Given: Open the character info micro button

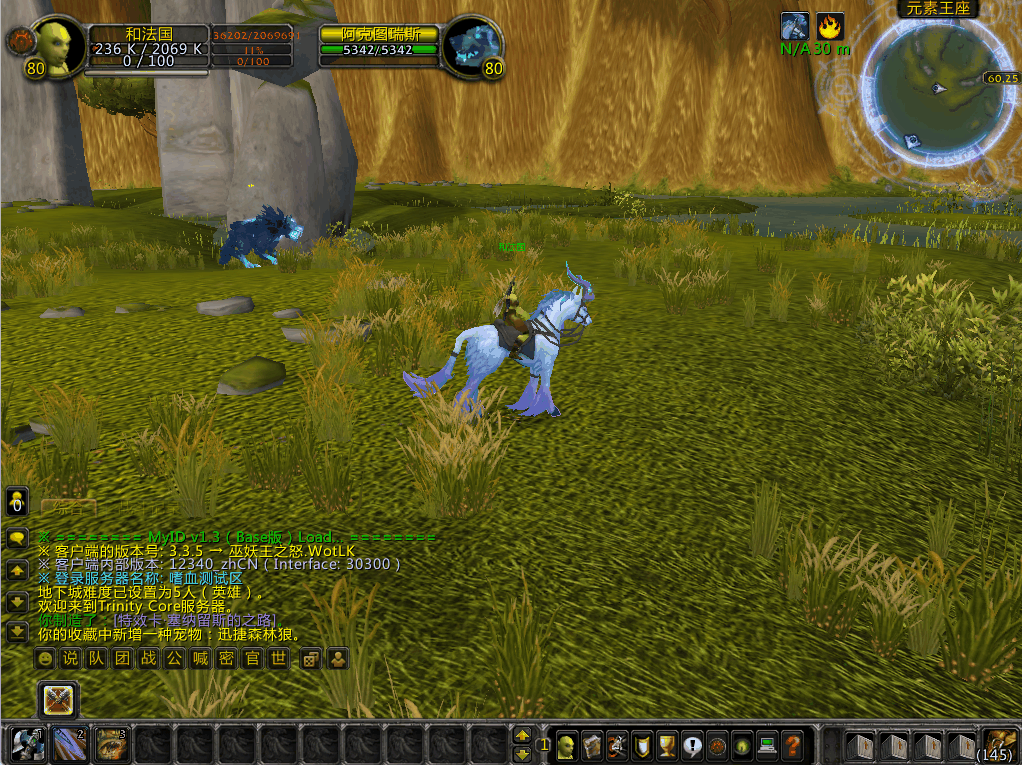Looking at the screenshot, I should pos(567,745).
